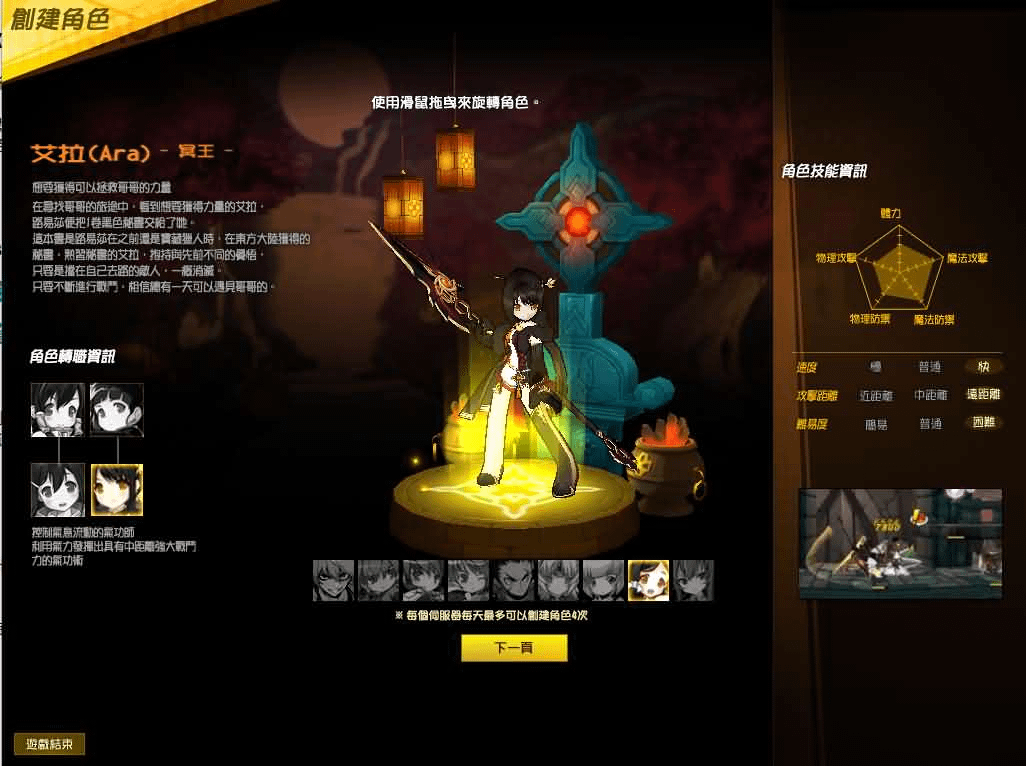Select the highlighted Ara character portrait

(648, 580)
